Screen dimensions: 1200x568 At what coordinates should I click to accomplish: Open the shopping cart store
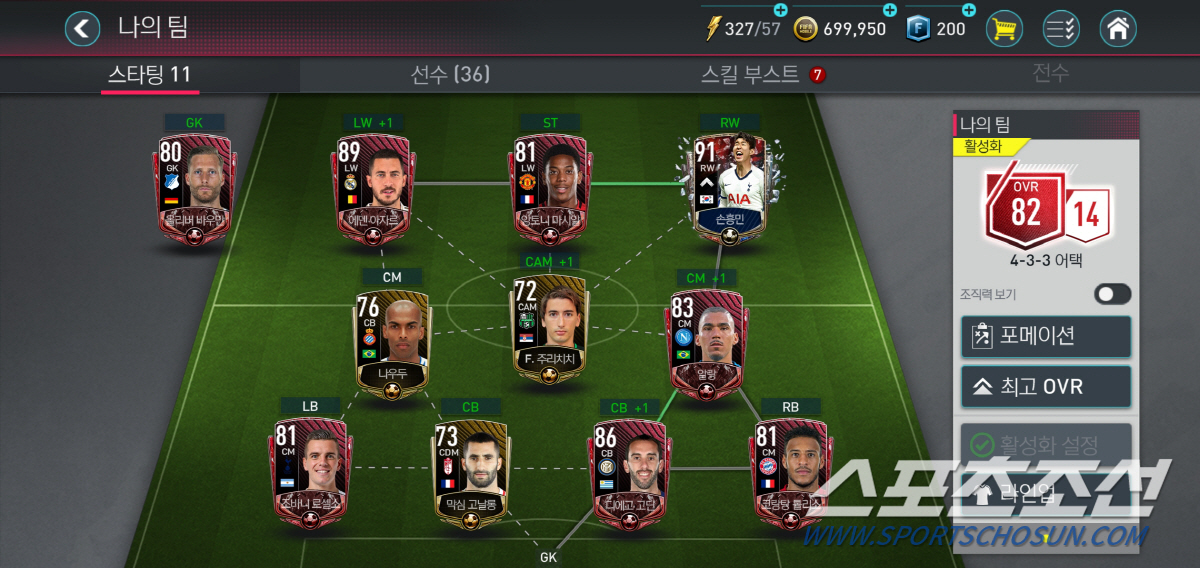(x=1004, y=28)
